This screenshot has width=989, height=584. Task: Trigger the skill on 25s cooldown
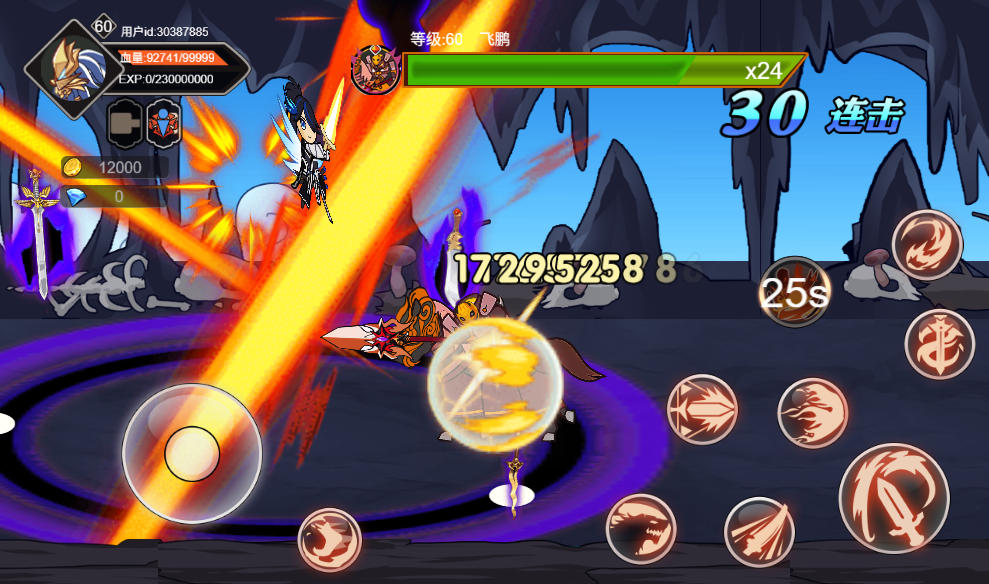[794, 292]
